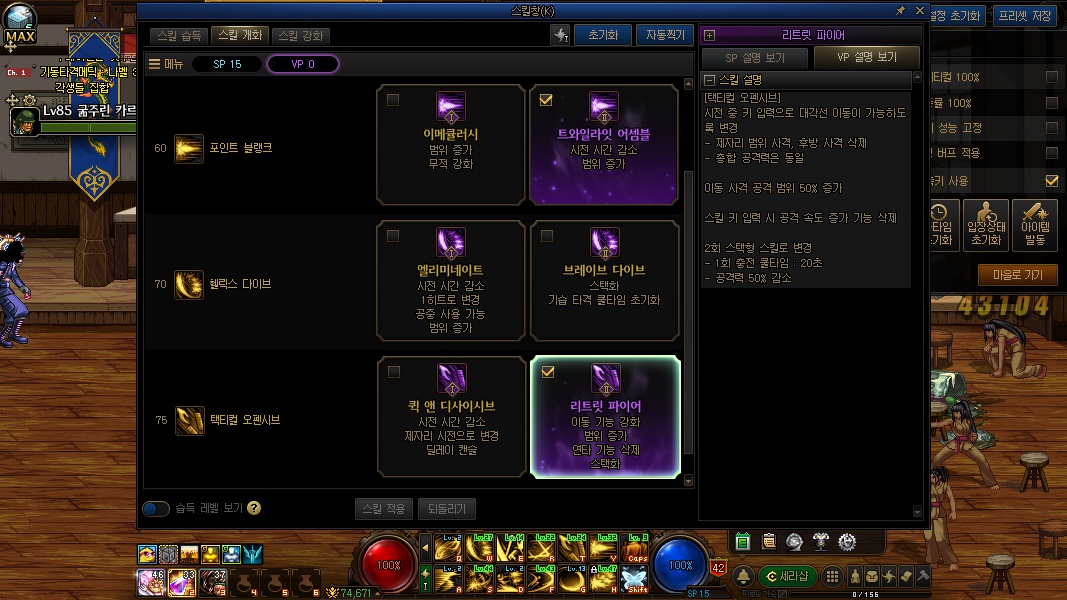Click the 초기화 reset button
This screenshot has width=1067, height=600.
(602, 35)
